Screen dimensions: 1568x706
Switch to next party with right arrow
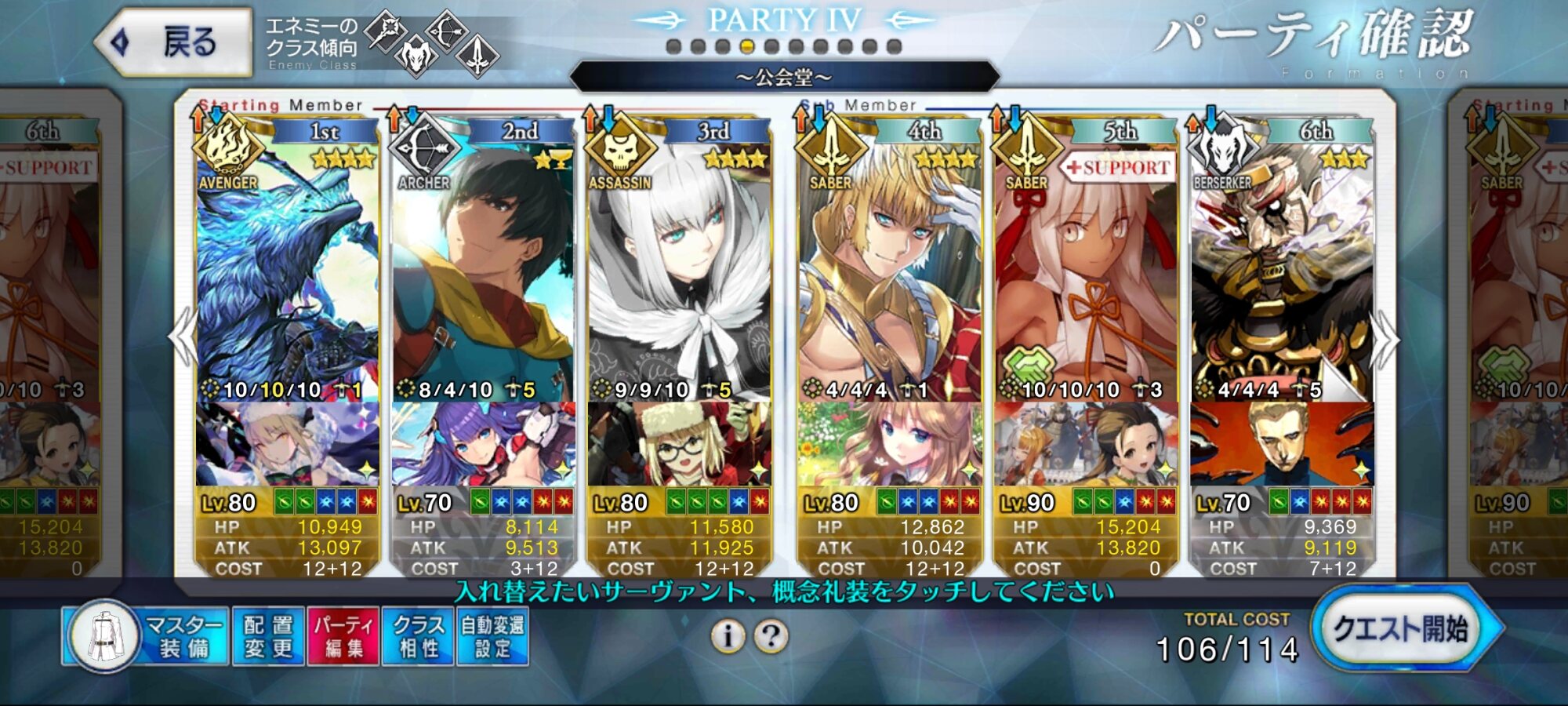1385,339
